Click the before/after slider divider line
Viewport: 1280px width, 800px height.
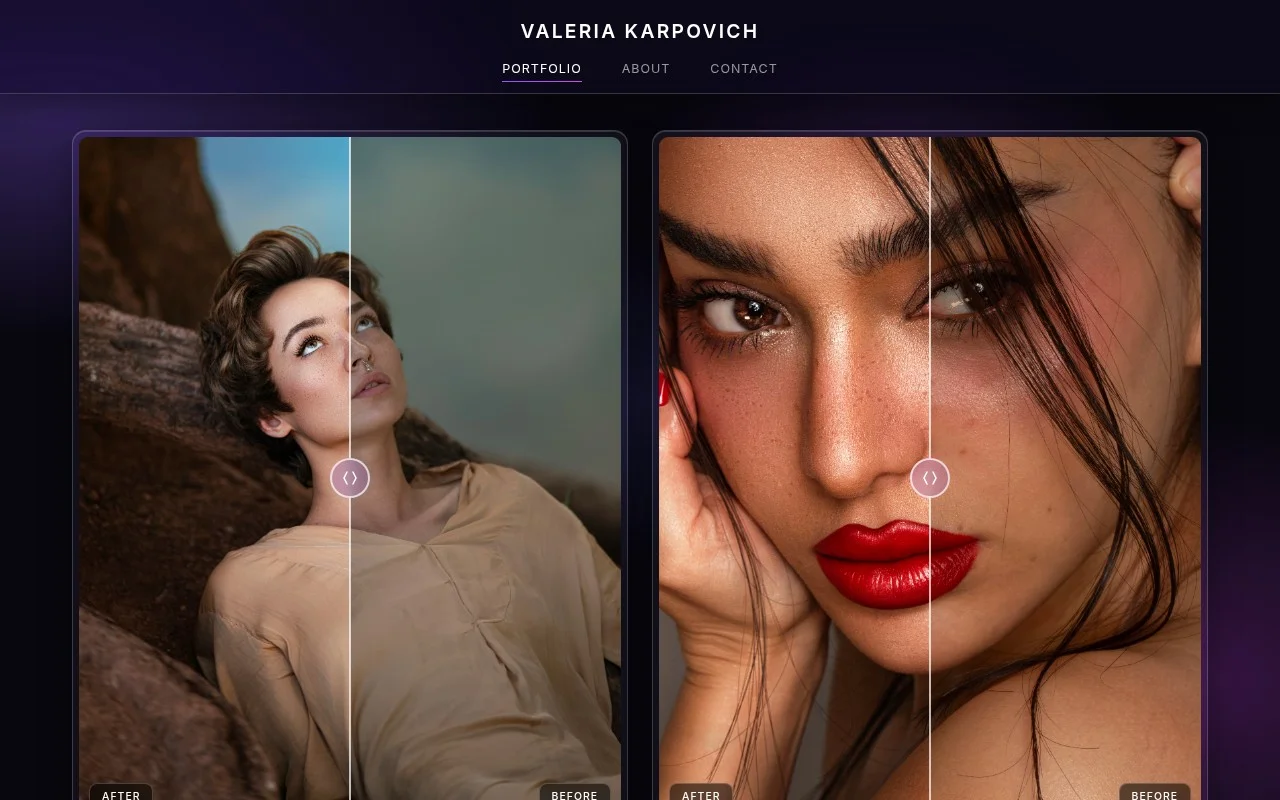point(350,300)
